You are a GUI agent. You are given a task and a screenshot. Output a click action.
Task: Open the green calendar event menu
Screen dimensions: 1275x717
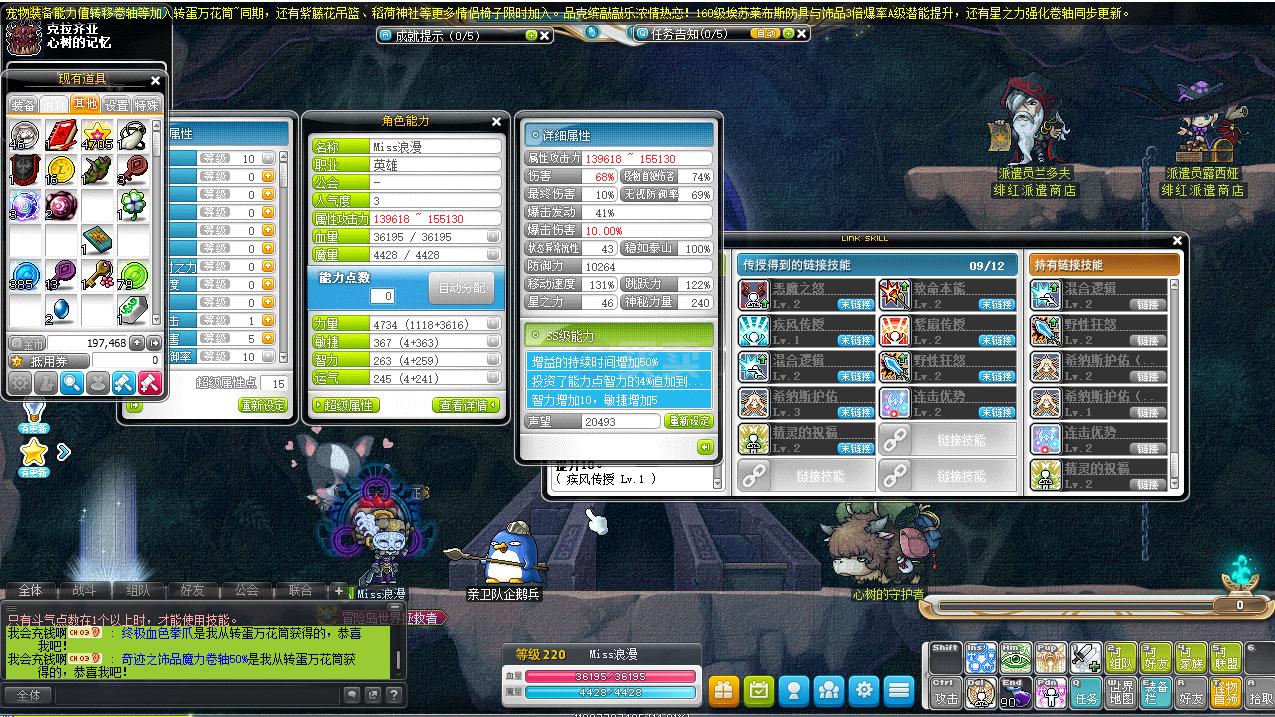click(759, 690)
